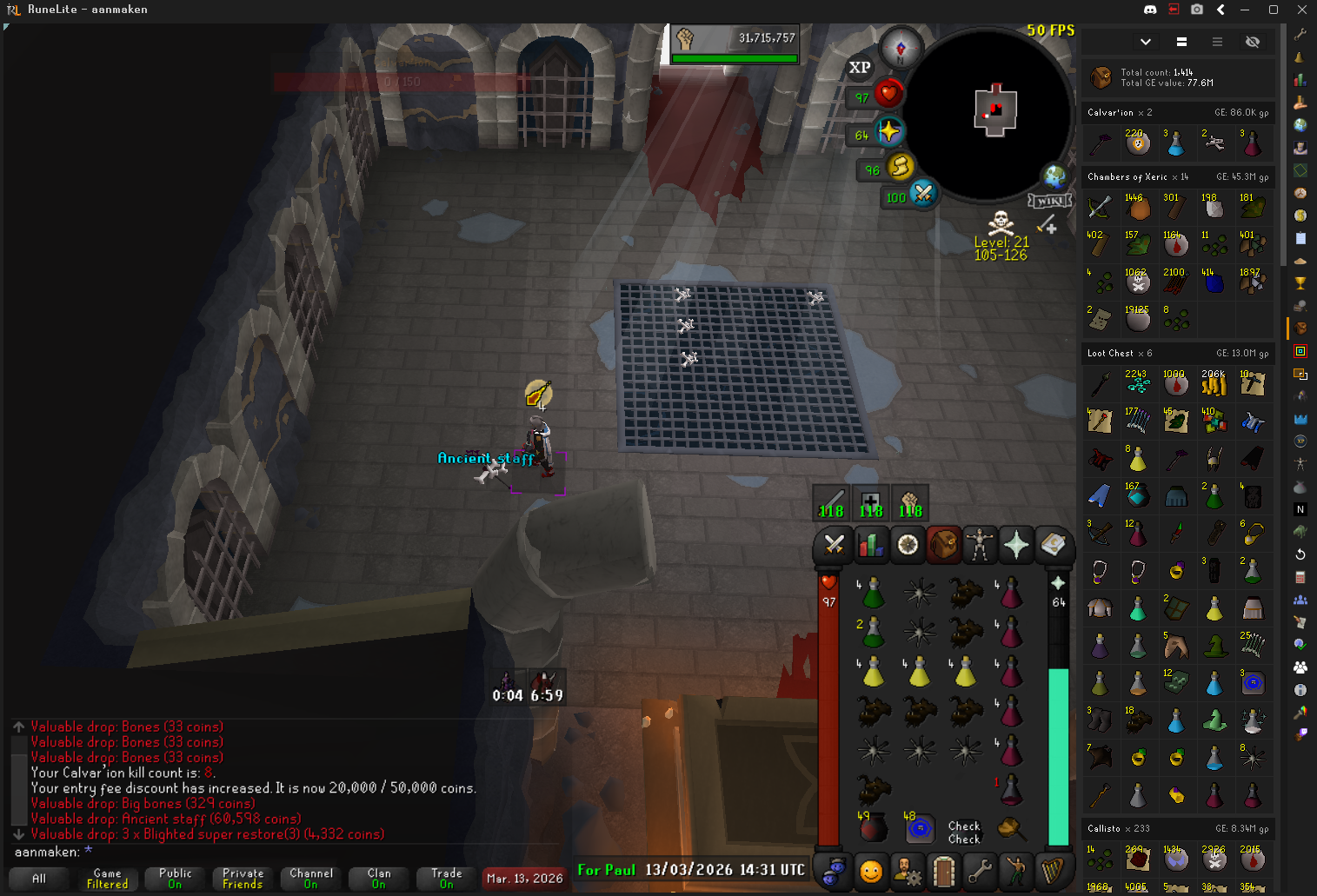The height and width of the screenshot is (896, 1317).
Task: Select the rune pouch in inventory
Action: tap(919, 828)
